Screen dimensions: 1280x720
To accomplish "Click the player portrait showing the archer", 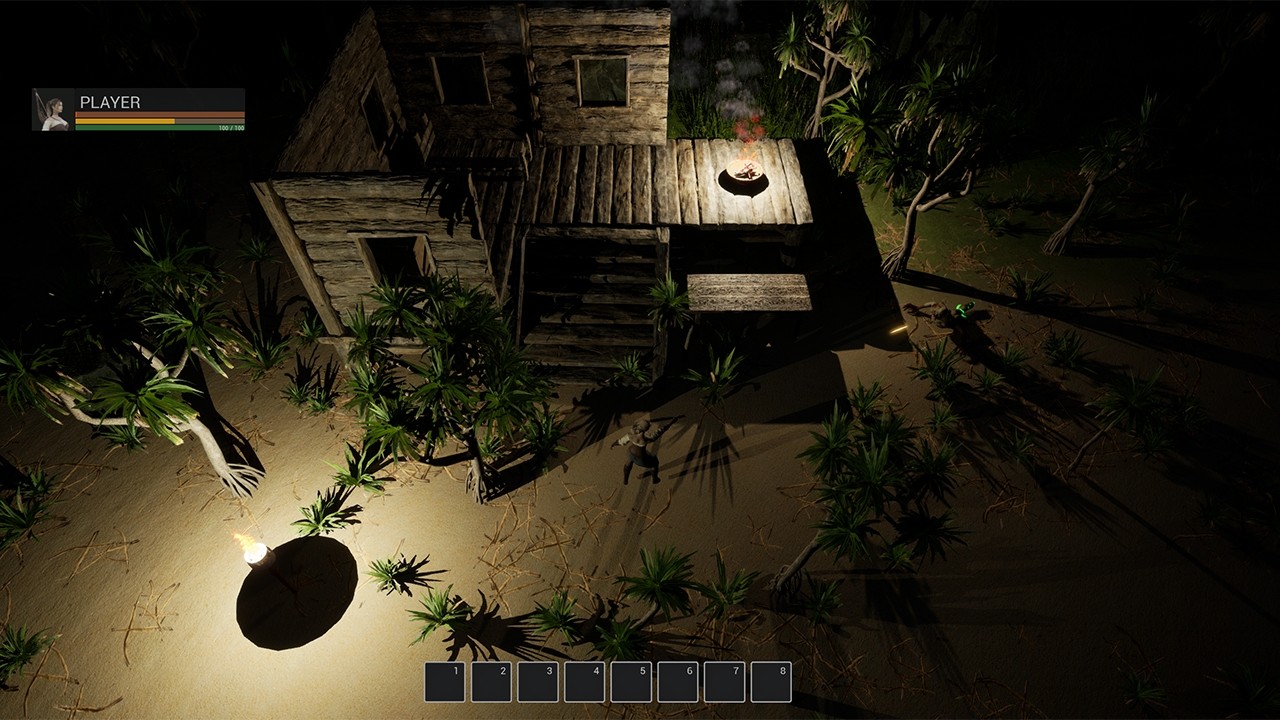I will click(x=52, y=110).
